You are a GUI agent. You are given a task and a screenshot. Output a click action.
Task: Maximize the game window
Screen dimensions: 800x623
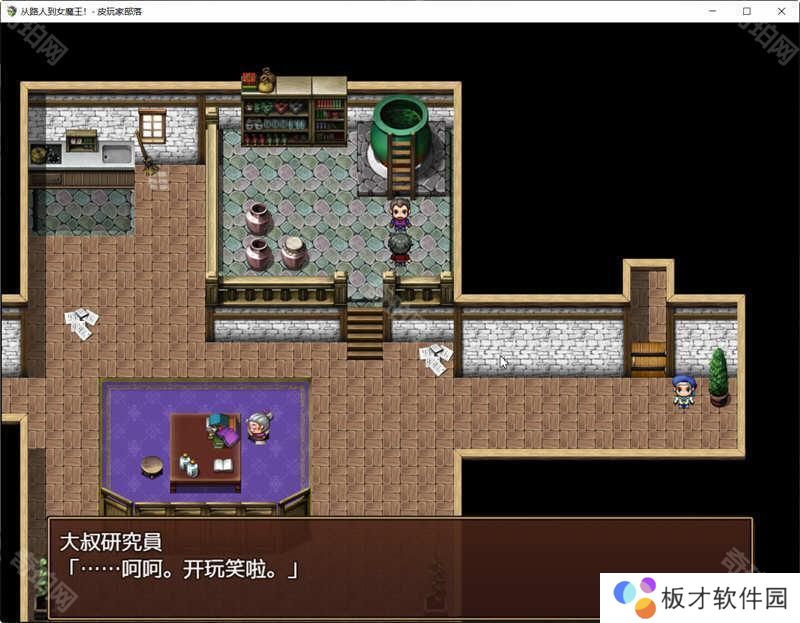[x=747, y=10]
